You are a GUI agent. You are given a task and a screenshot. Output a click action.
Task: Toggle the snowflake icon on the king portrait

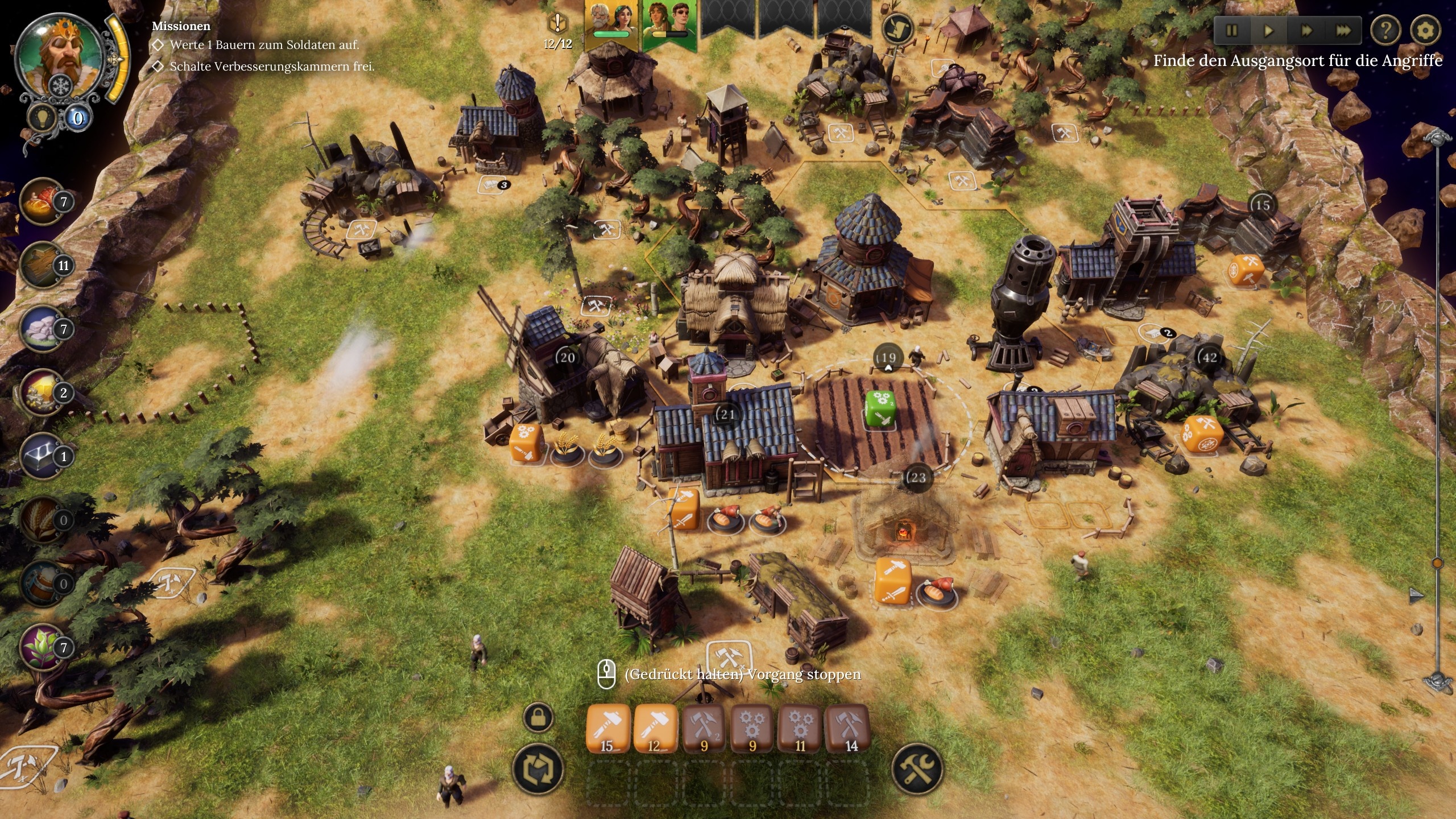pos(60,85)
